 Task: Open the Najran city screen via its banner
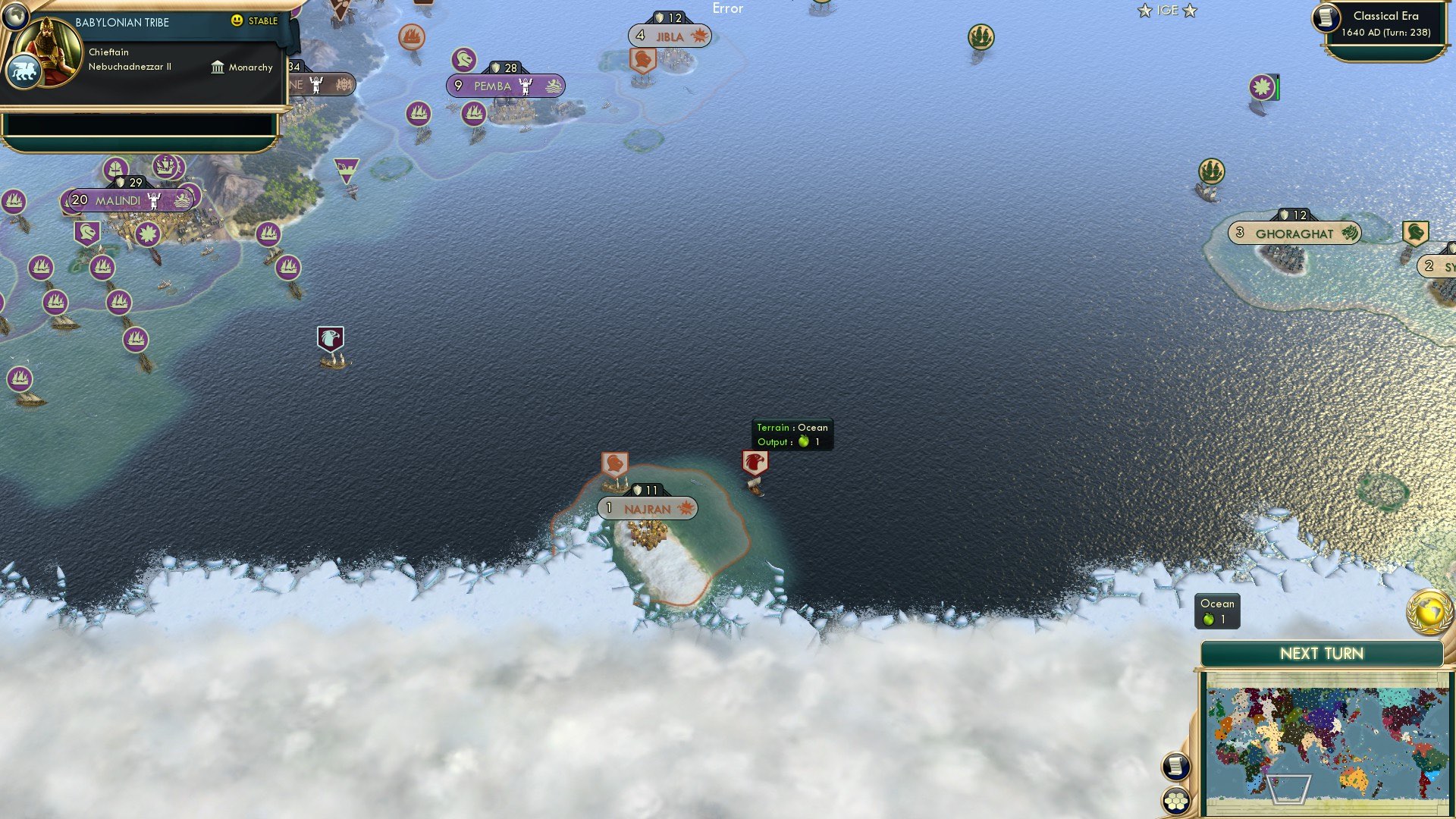click(646, 509)
